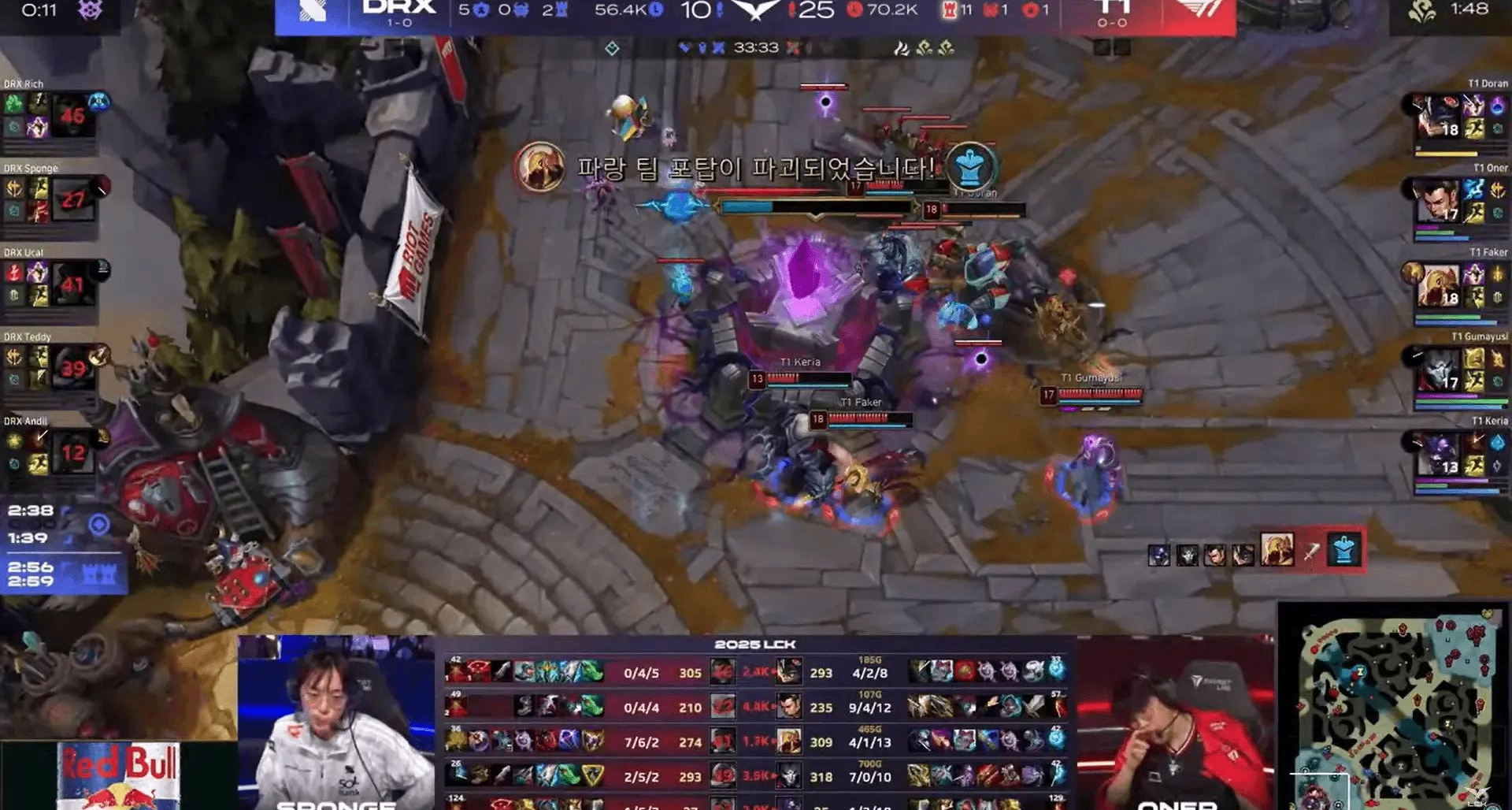Select the DRX 1-0 record label
Viewport: 1512px width, 810px height.
(x=399, y=24)
